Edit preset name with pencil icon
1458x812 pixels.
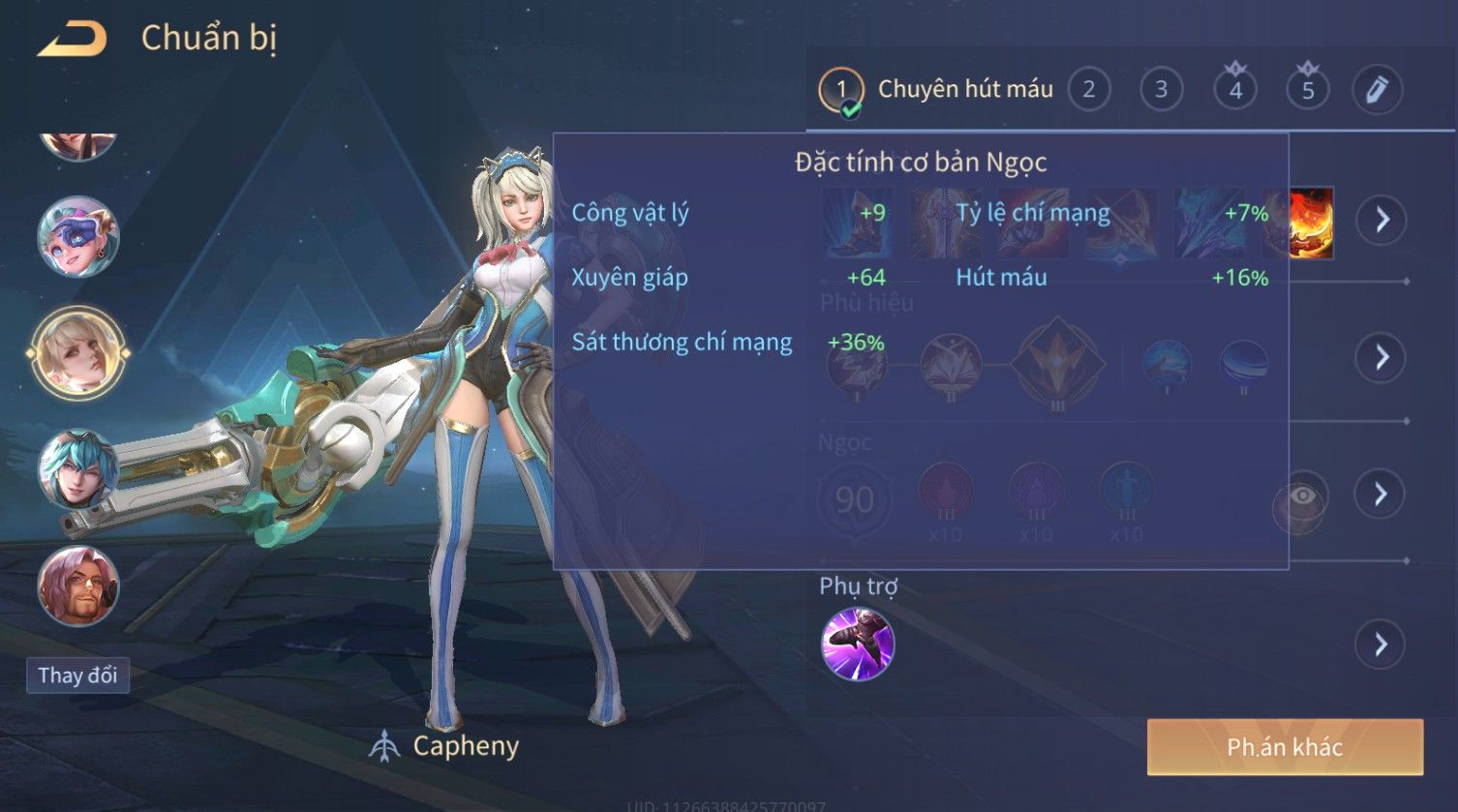[1377, 90]
